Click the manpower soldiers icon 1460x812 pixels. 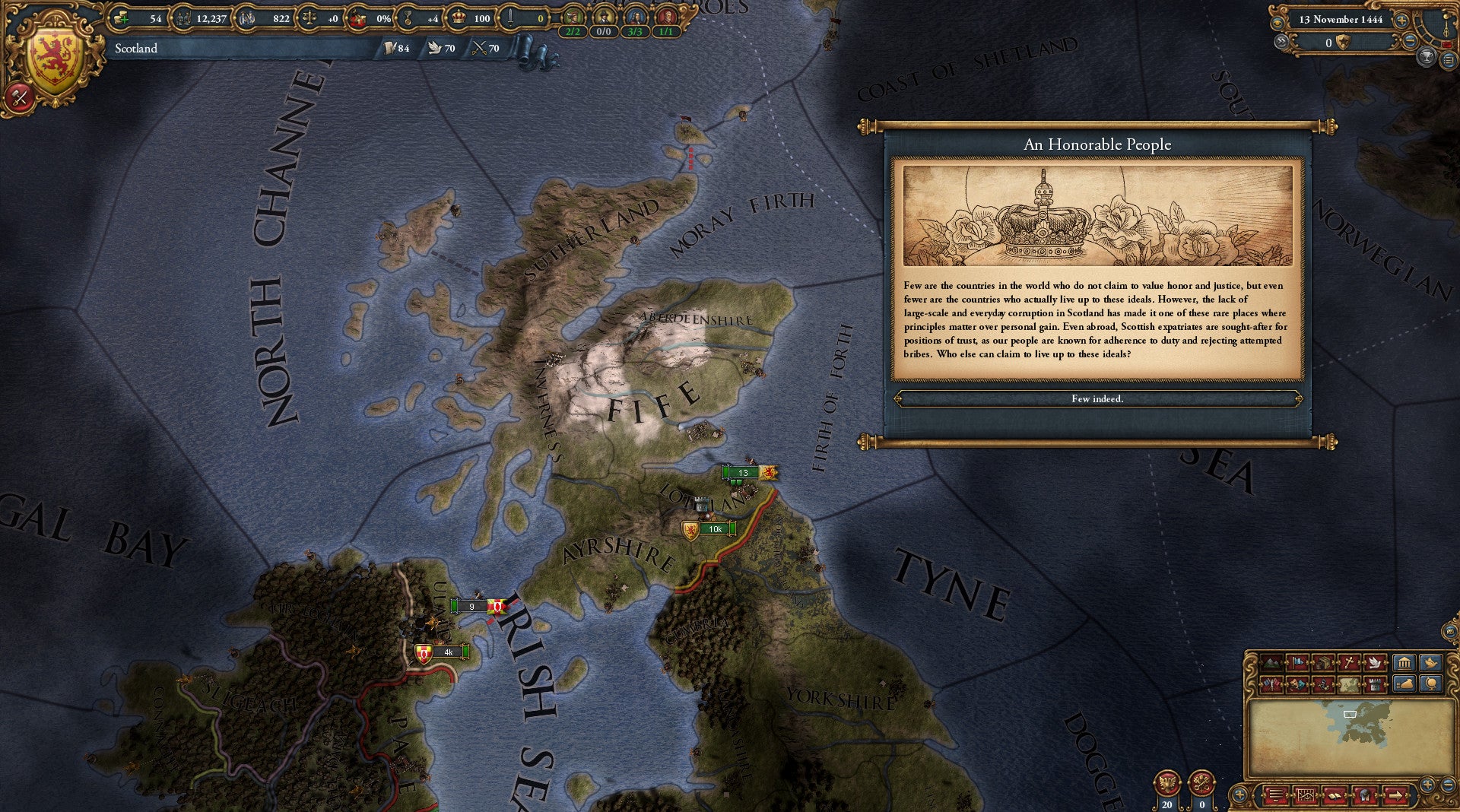184,19
